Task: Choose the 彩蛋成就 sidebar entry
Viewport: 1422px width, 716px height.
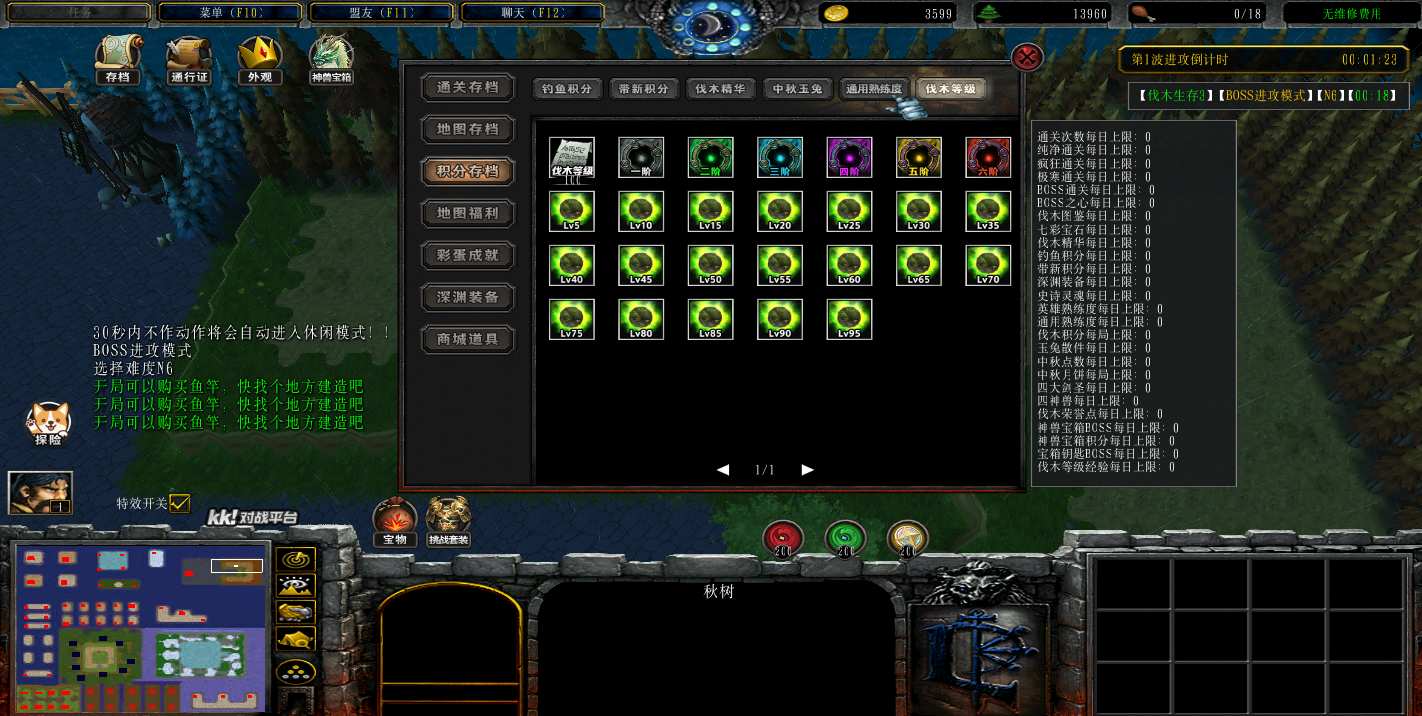Action: point(467,255)
